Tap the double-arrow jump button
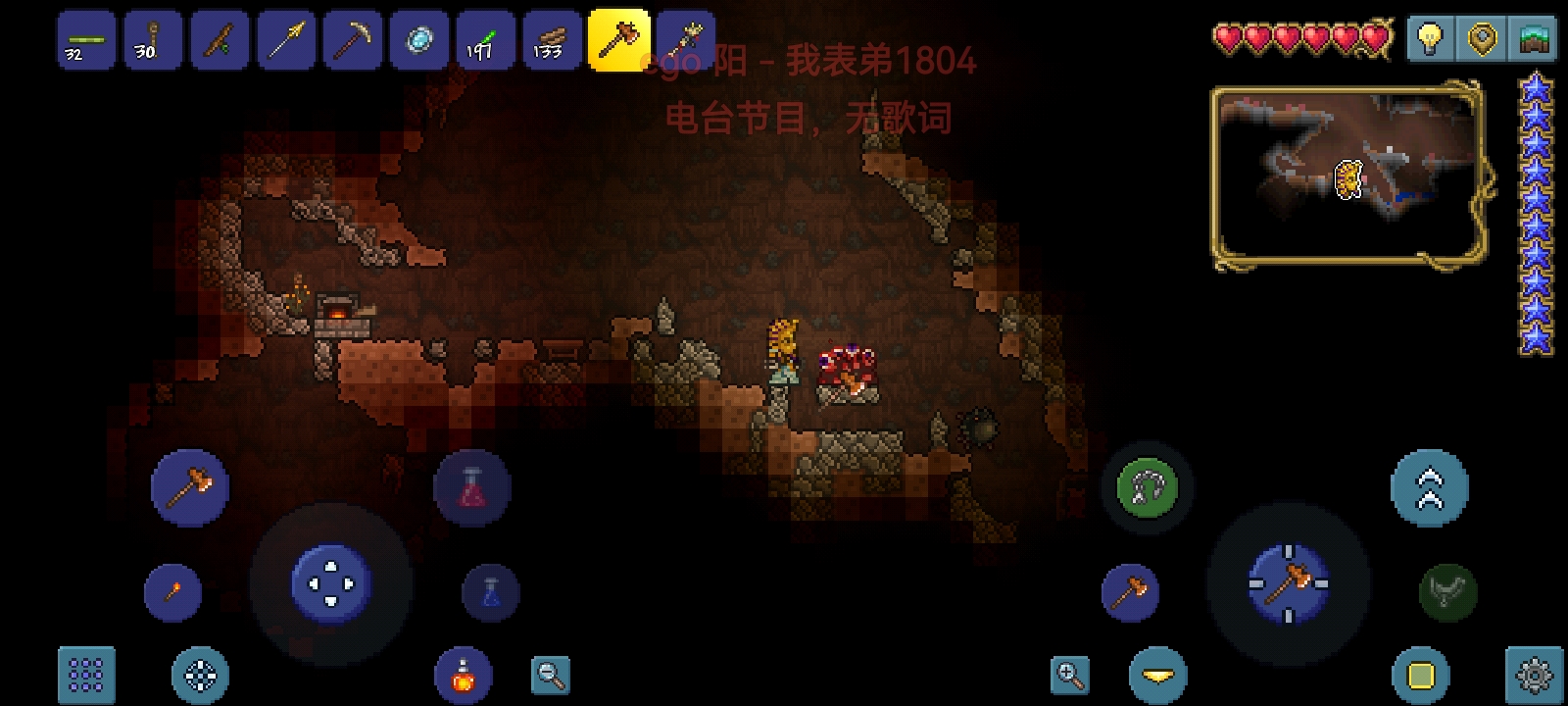The width and height of the screenshot is (1568, 706). click(x=1430, y=487)
